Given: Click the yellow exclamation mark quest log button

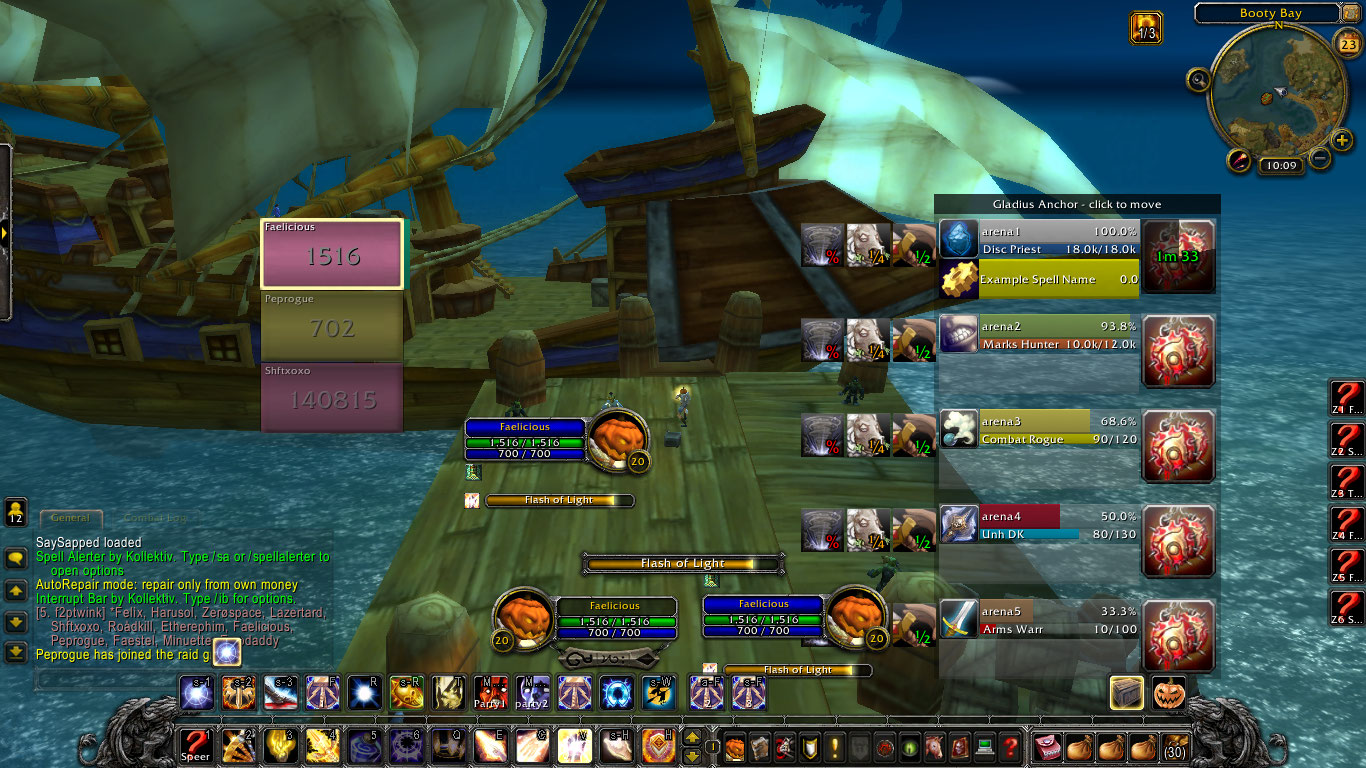Looking at the screenshot, I should 834,746.
